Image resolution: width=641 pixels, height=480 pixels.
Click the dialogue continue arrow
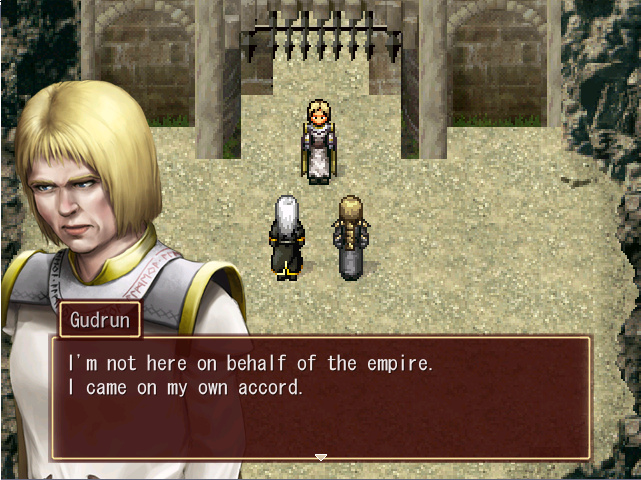320,457
